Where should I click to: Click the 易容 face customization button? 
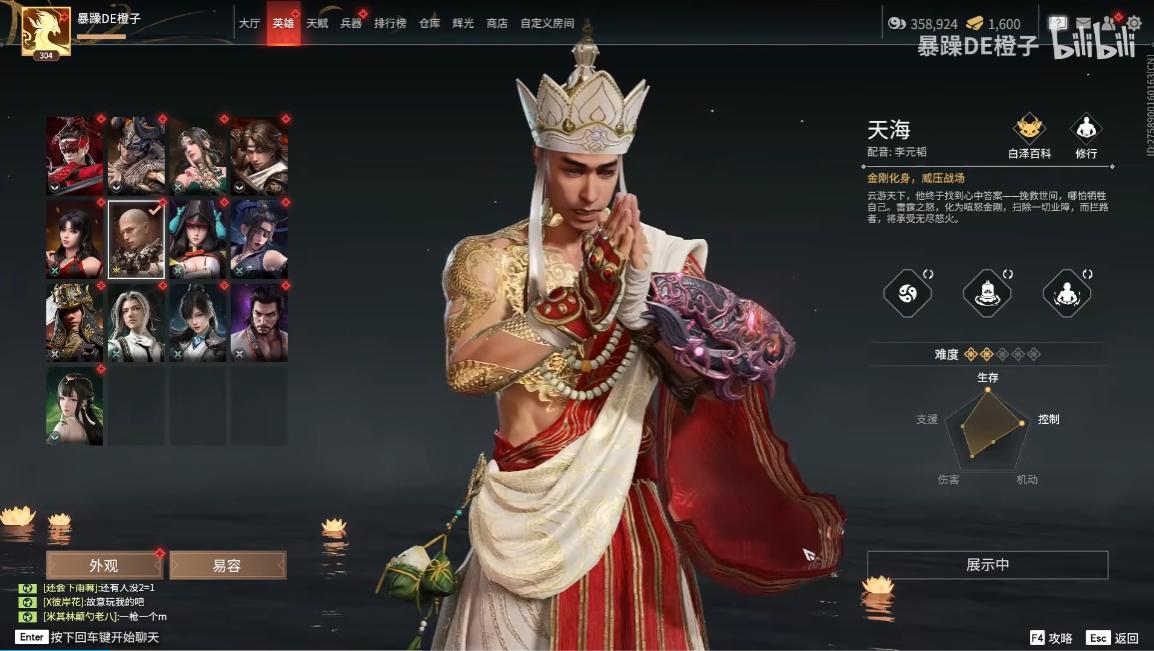[227, 565]
